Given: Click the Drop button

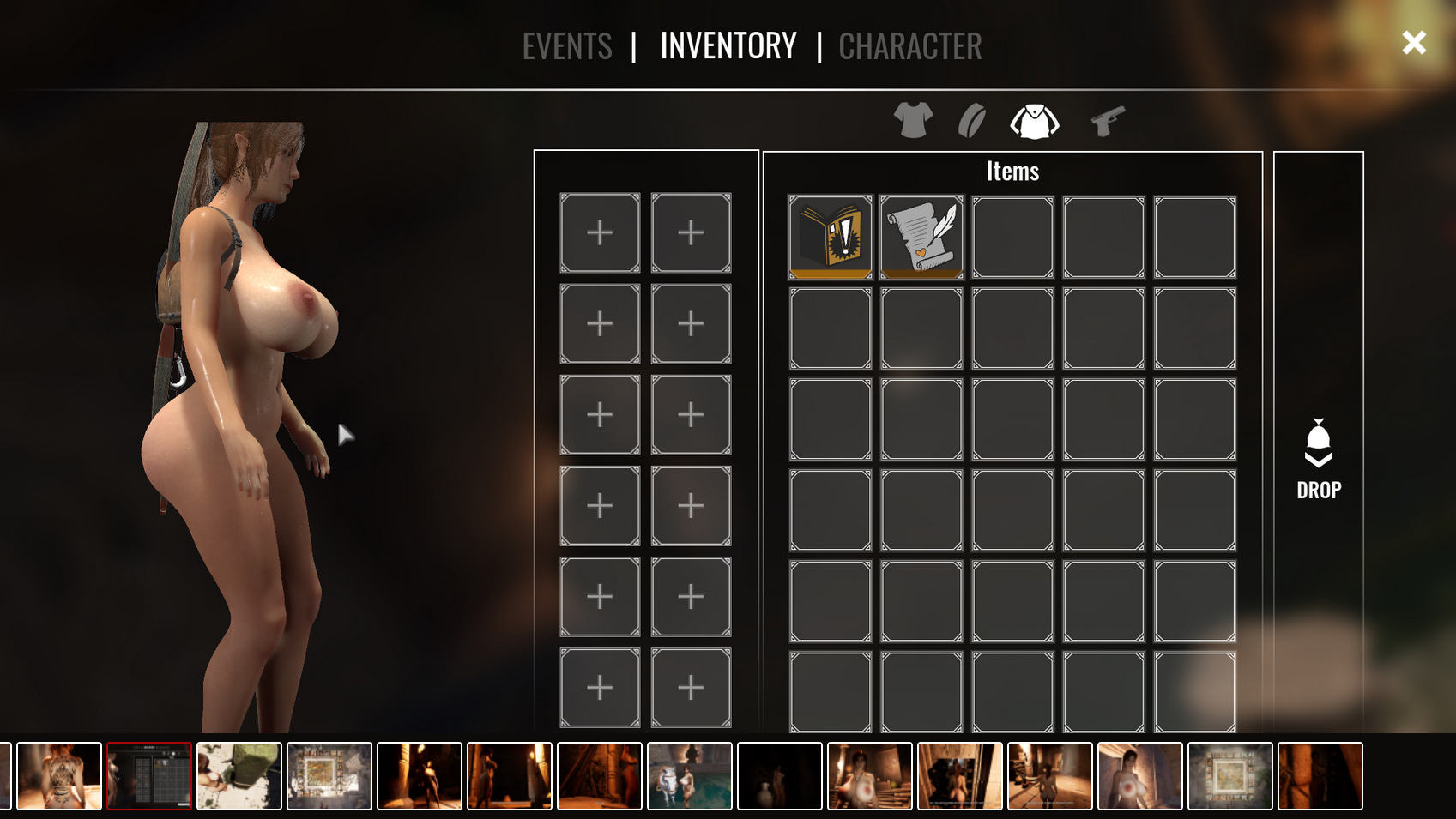Looking at the screenshot, I should 1319,461.
